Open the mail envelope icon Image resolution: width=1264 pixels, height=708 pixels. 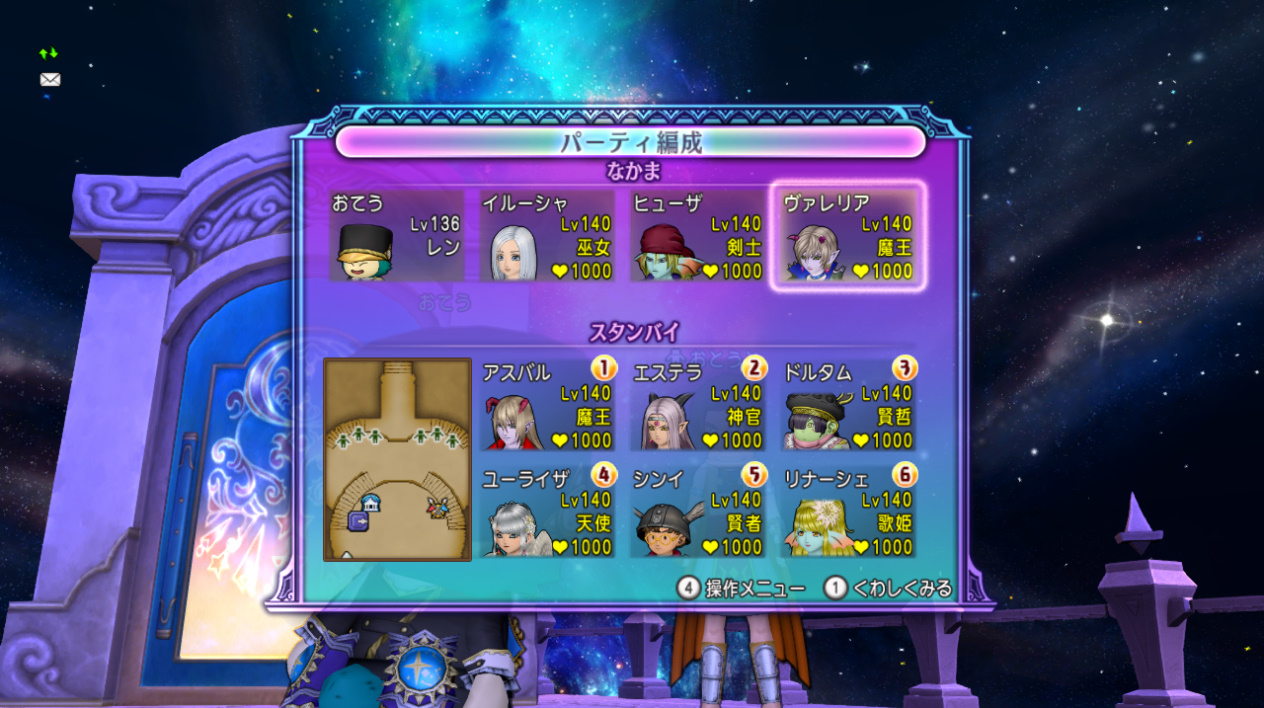tap(50, 80)
